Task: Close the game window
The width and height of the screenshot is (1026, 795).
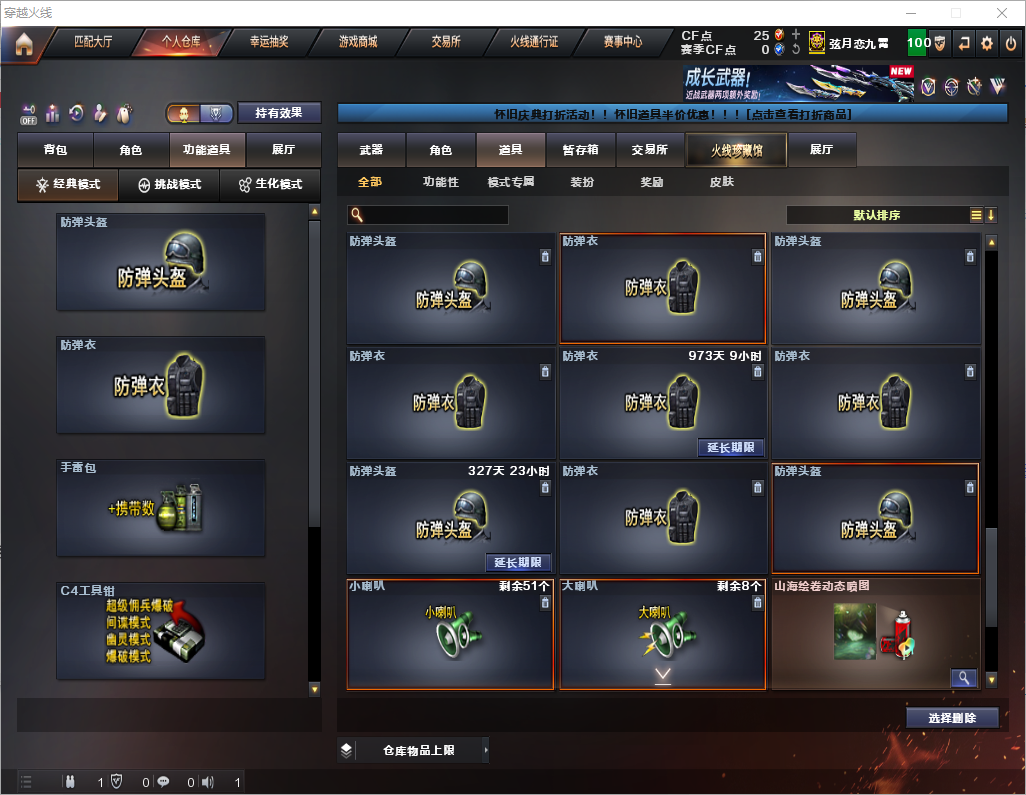Action: point(1001,13)
